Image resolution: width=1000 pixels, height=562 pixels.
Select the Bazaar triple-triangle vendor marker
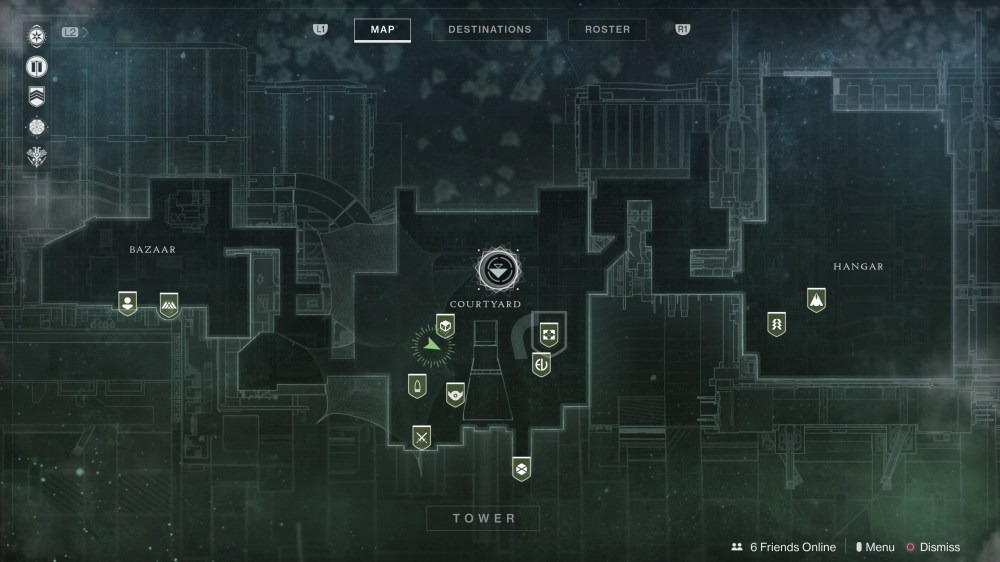click(x=169, y=305)
